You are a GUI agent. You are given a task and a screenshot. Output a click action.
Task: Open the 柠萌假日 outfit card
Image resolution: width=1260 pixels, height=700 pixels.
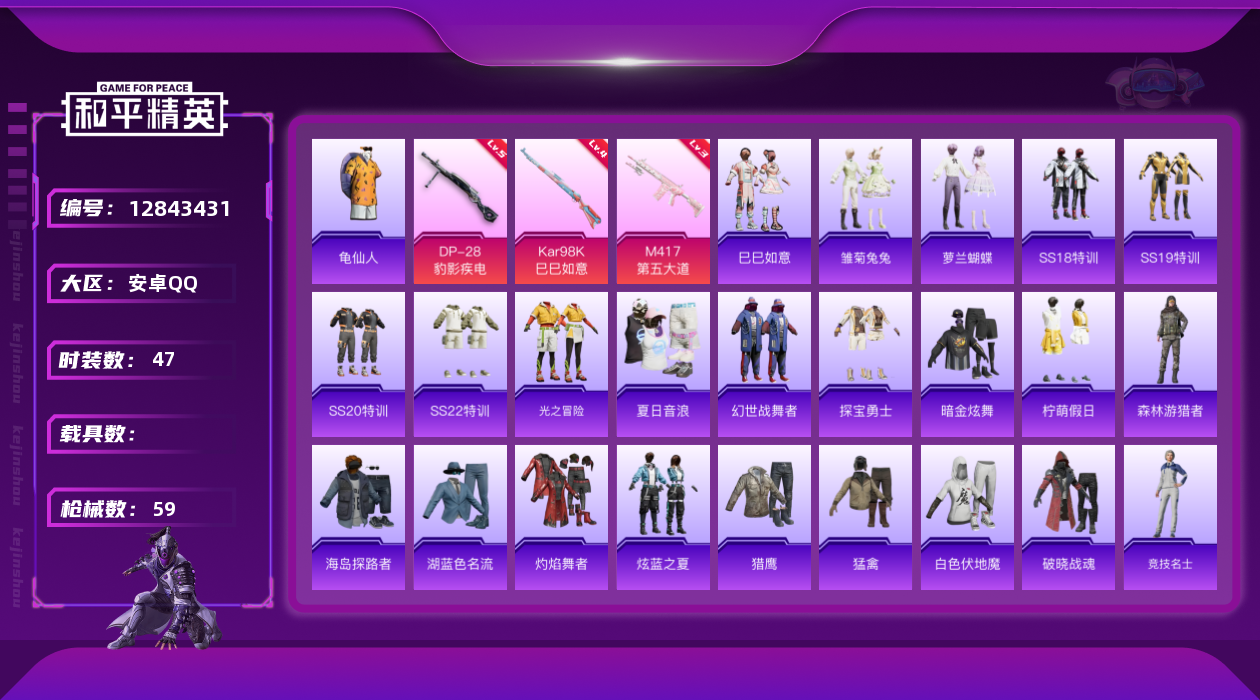pyautogui.click(x=1068, y=364)
